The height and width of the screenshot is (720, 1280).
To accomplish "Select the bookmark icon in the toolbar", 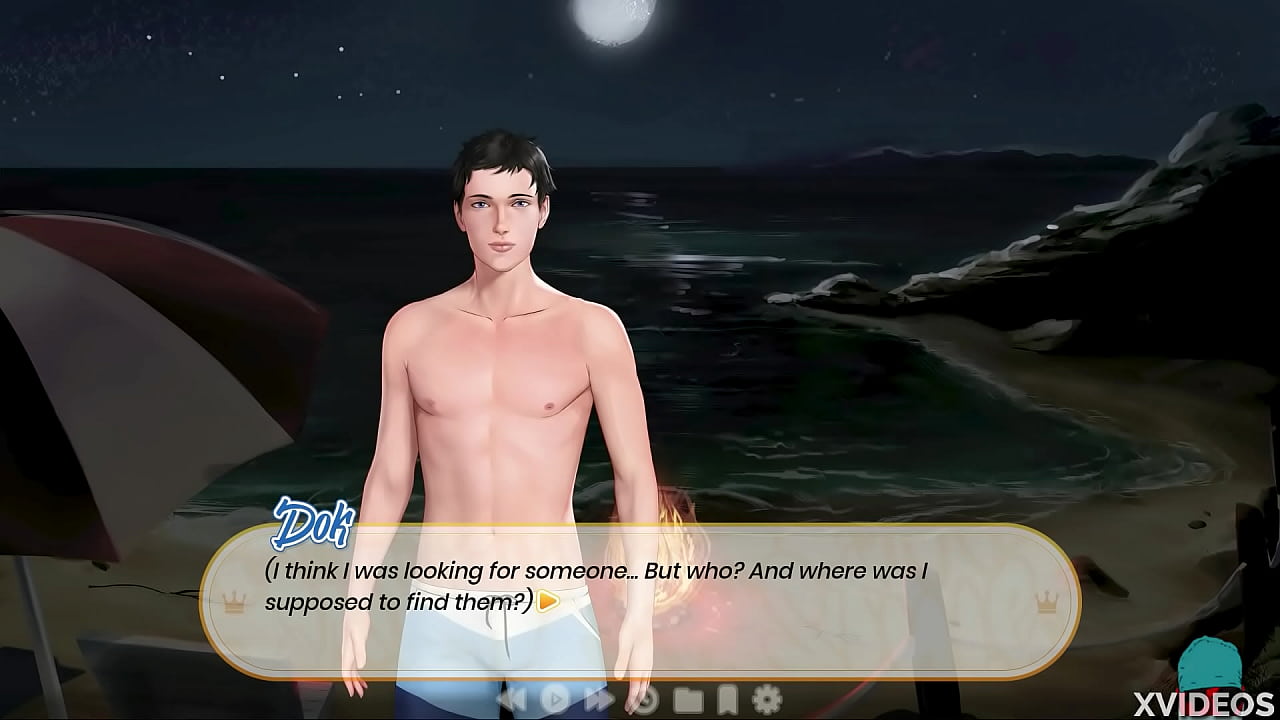I will tap(727, 700).
